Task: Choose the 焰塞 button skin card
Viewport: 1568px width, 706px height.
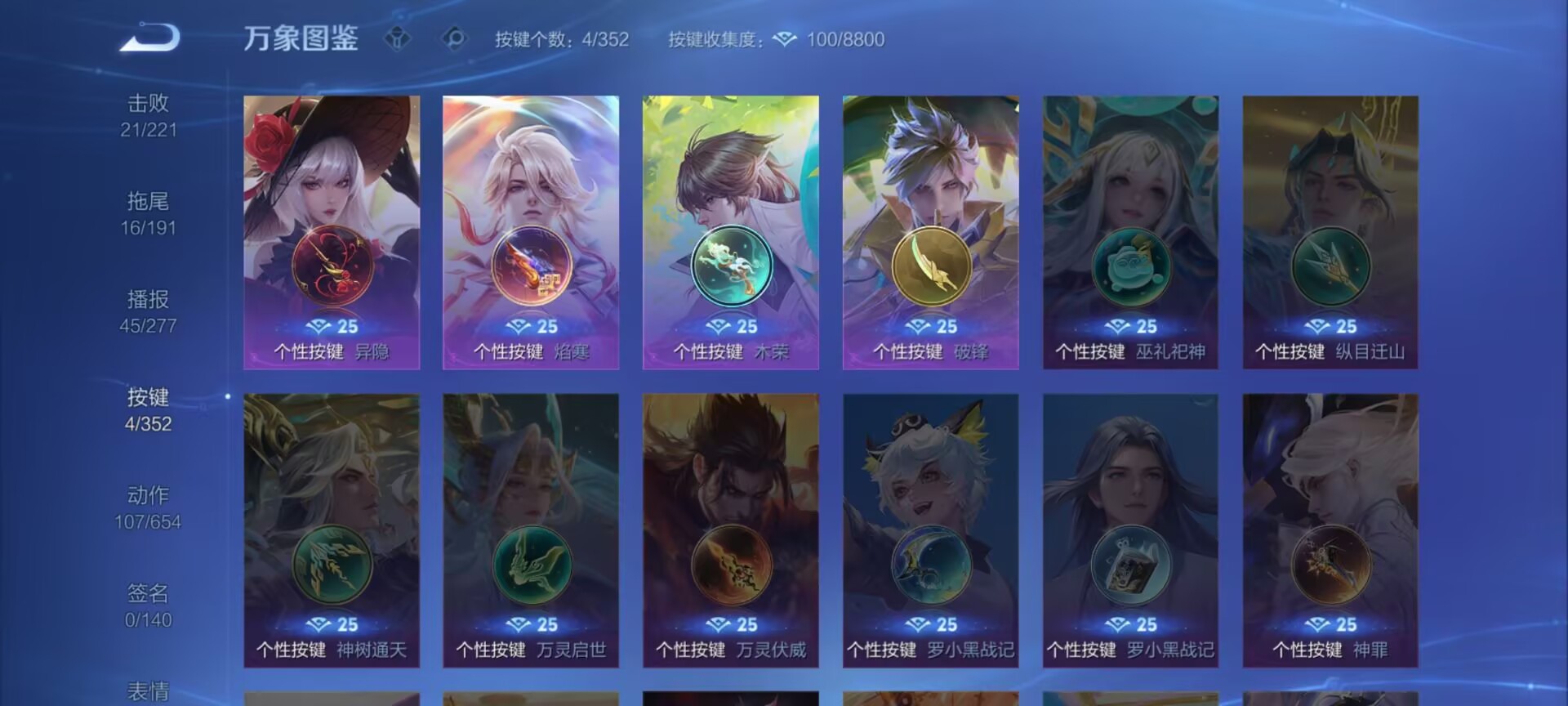Action: 531,232
